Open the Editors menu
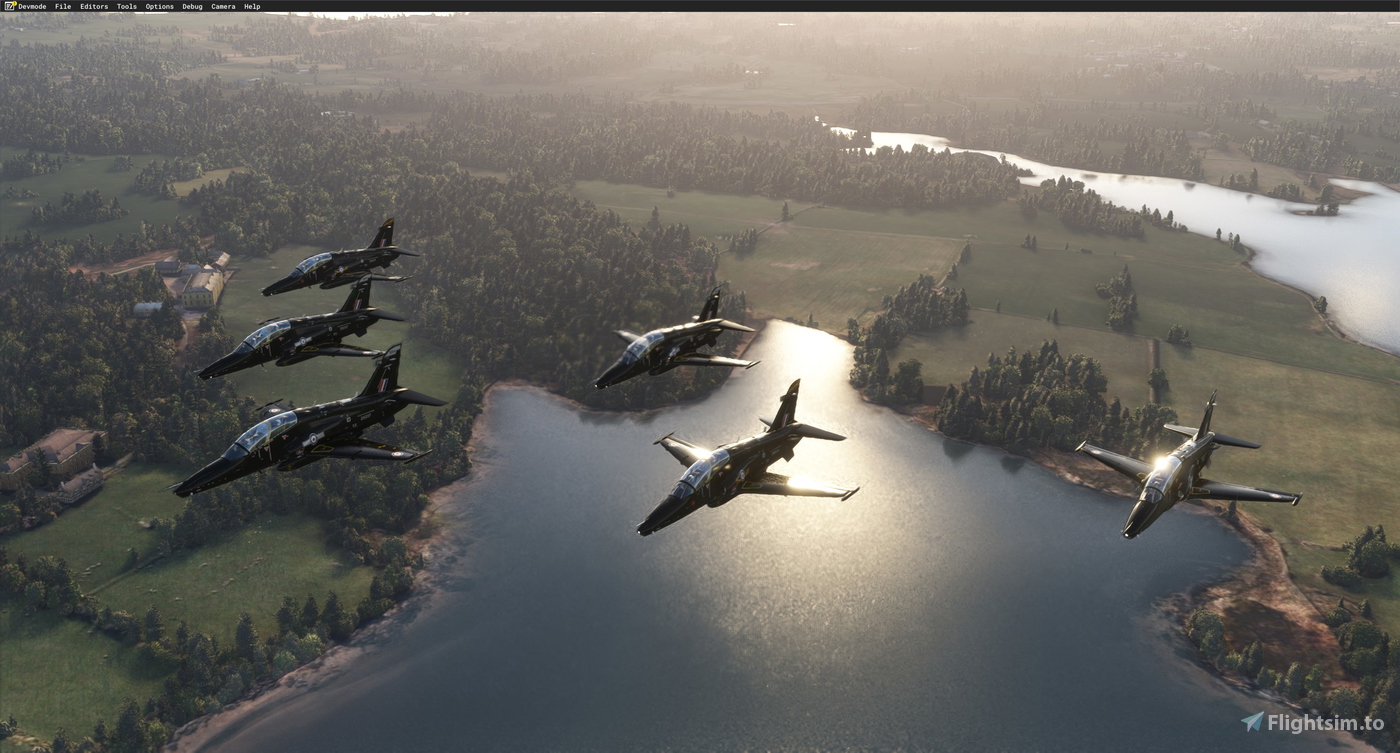1400x753 pixels. click(x=93, y=6)
